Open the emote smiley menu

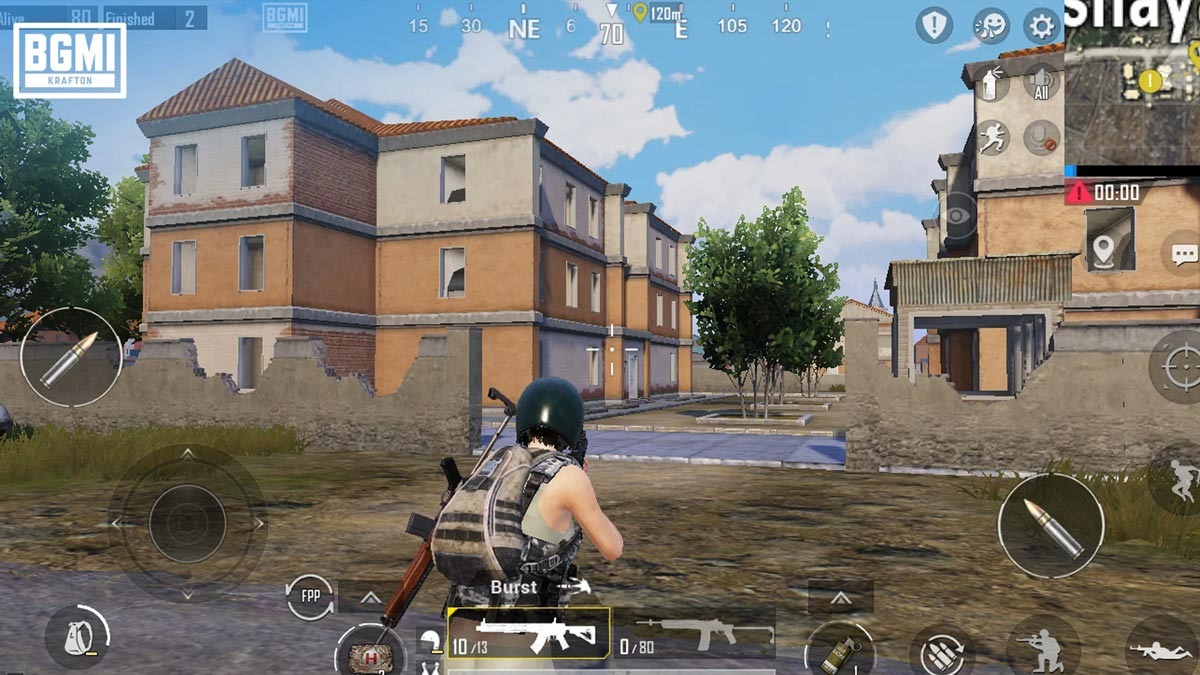990,26
